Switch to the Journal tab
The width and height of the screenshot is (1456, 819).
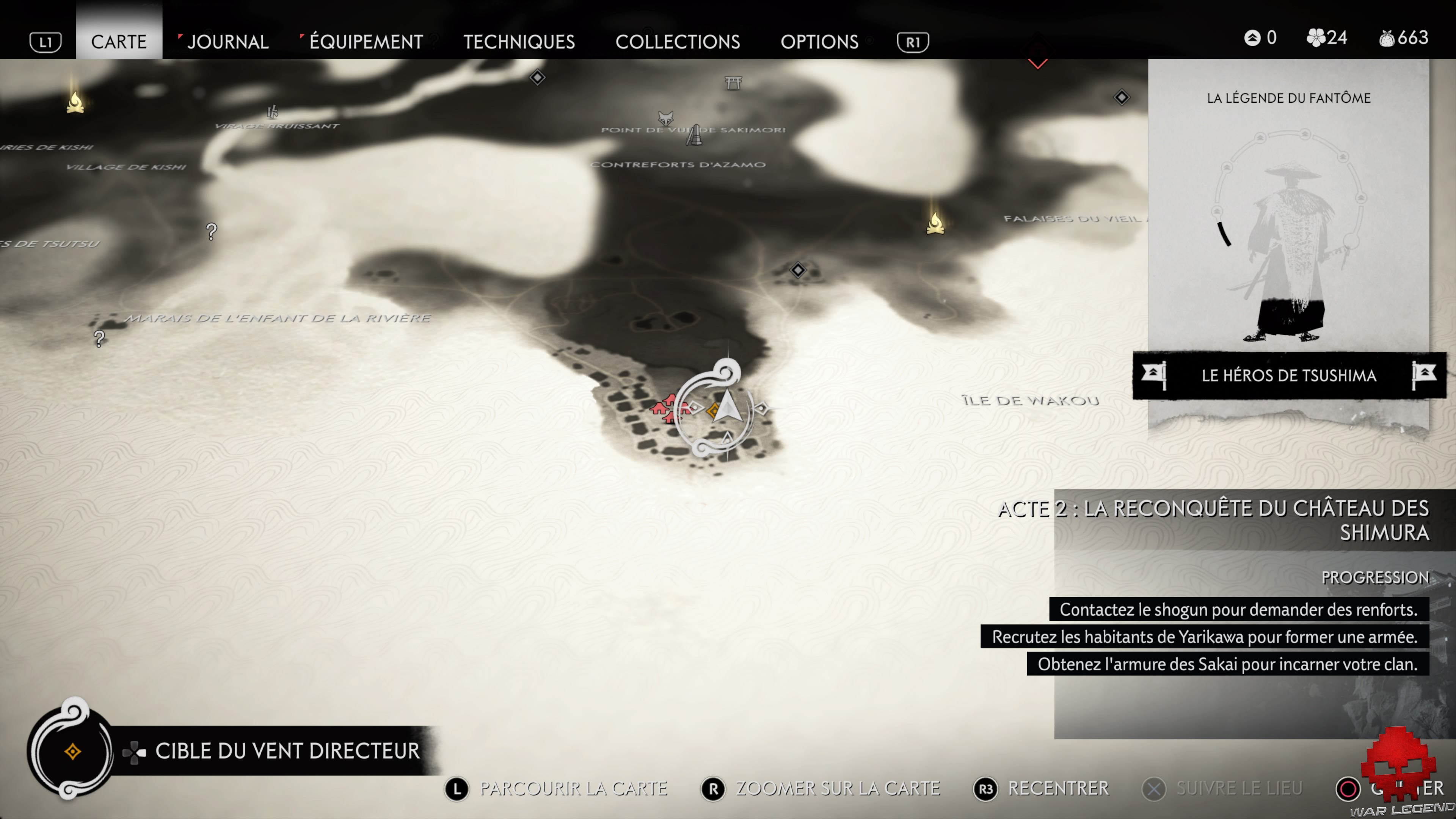coord(227,41)
